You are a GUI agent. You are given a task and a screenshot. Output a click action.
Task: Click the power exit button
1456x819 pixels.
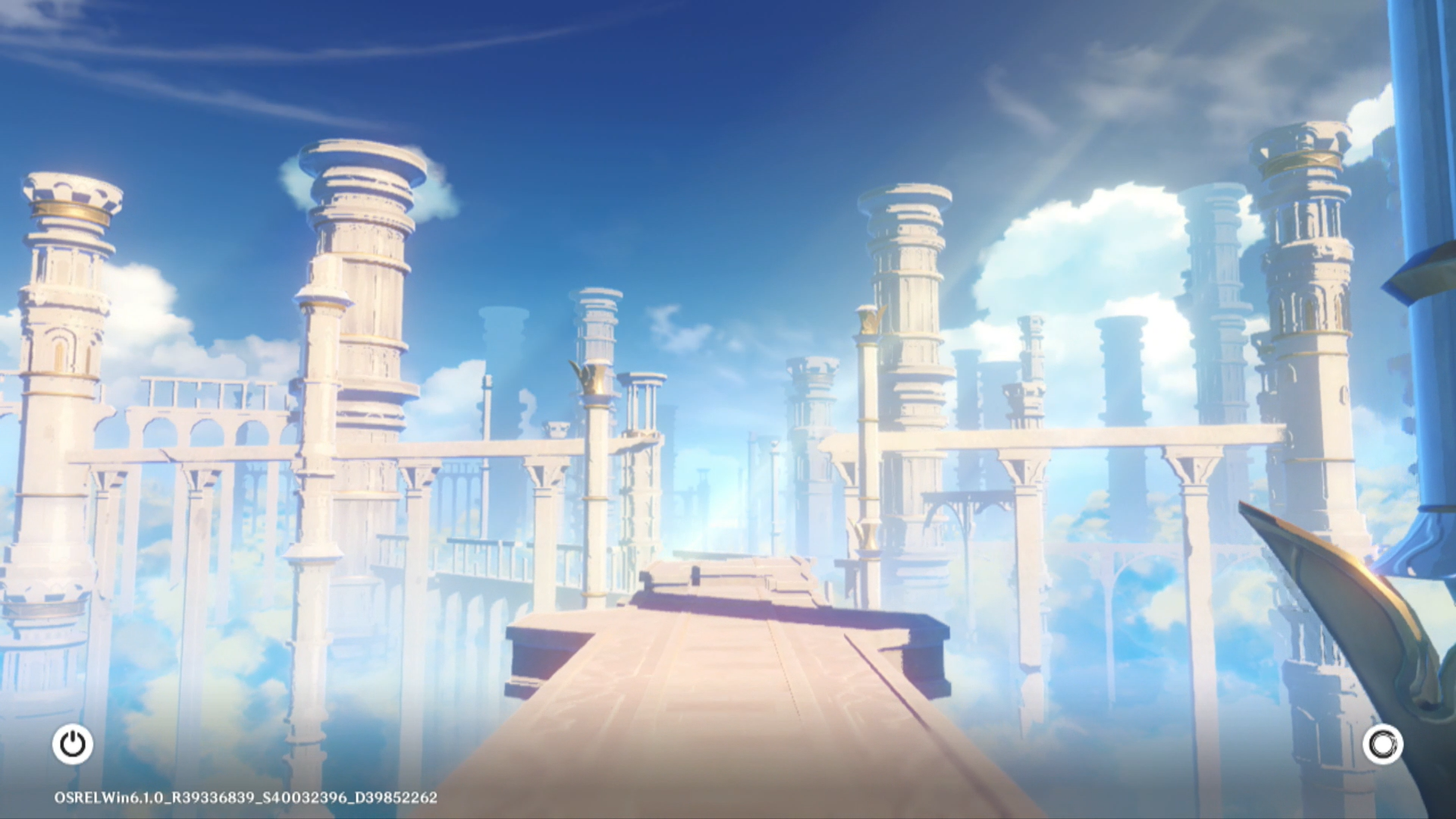tap(73, 744)
